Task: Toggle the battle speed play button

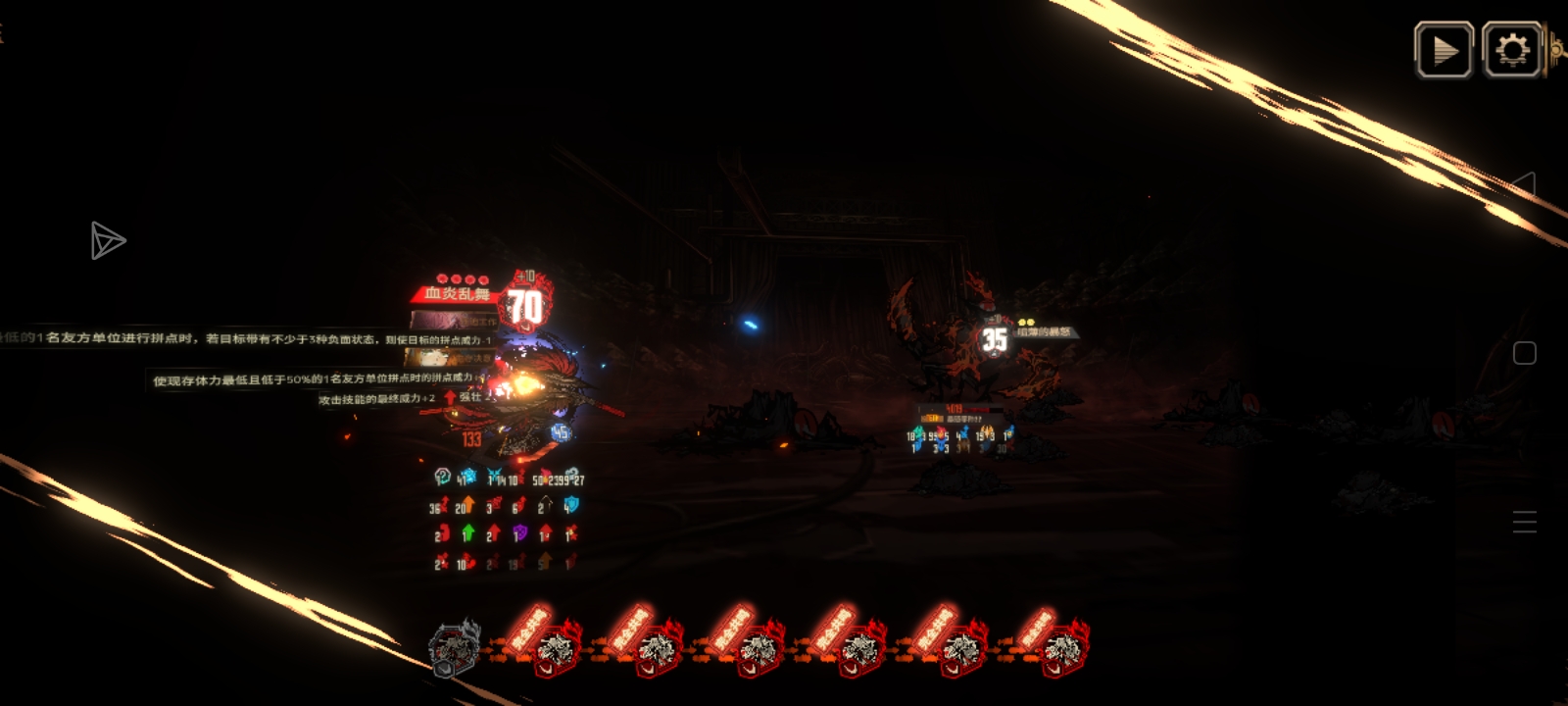Action: pyautogui.click(x=1444, y=50)
